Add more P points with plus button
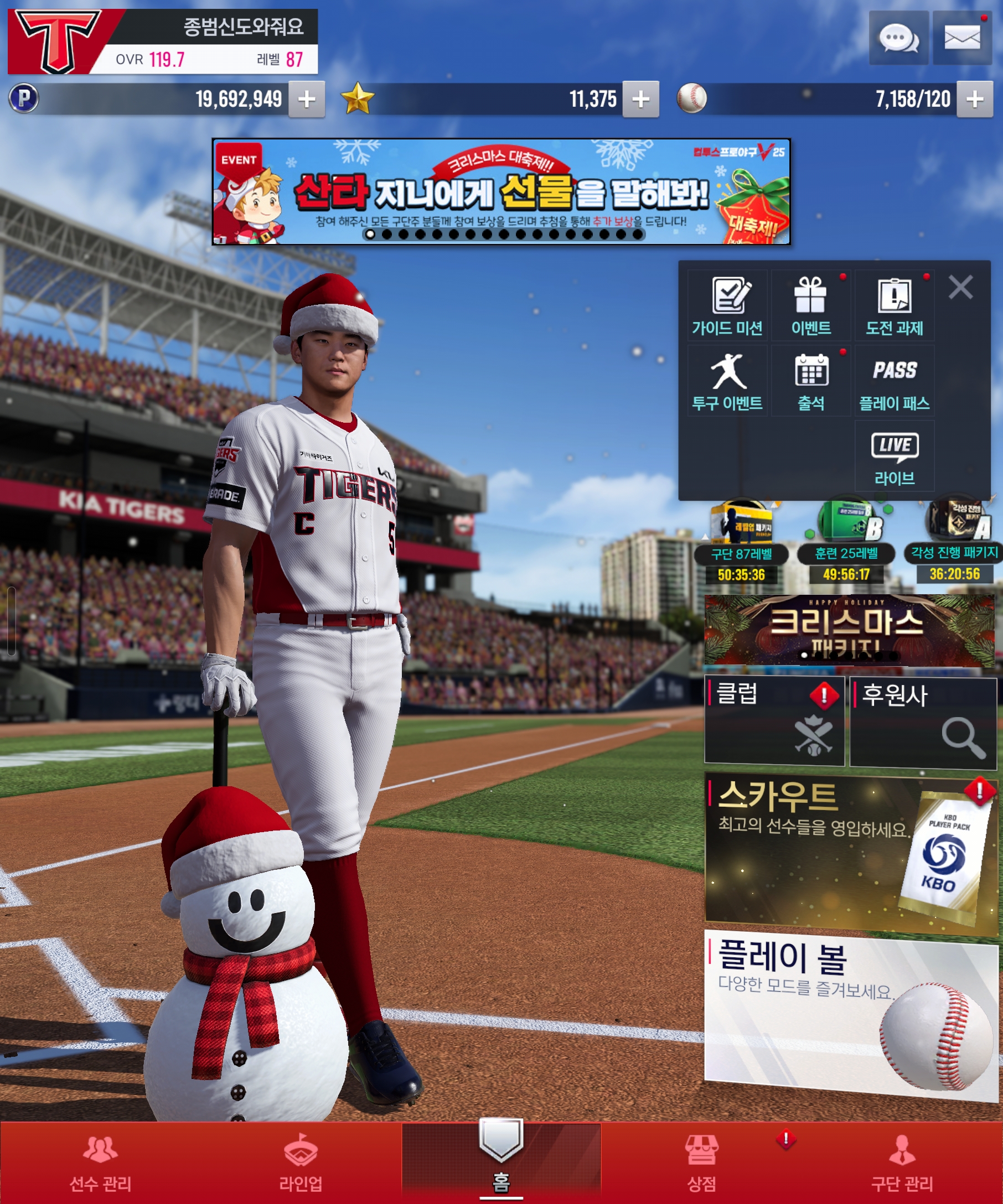 point(307,99)
